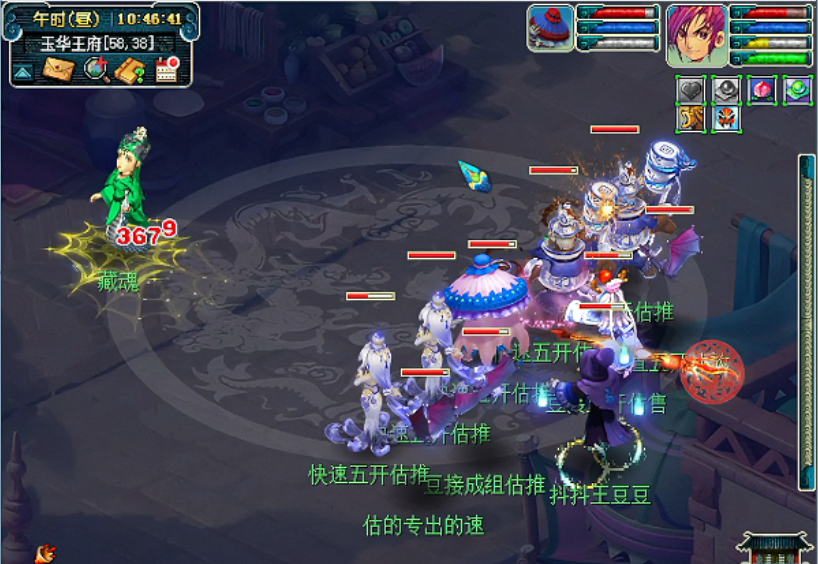Image resolution: width=818 pixels, height=564 pixels.
Task: Open the calendar events icon
Action: coord(165,70)
